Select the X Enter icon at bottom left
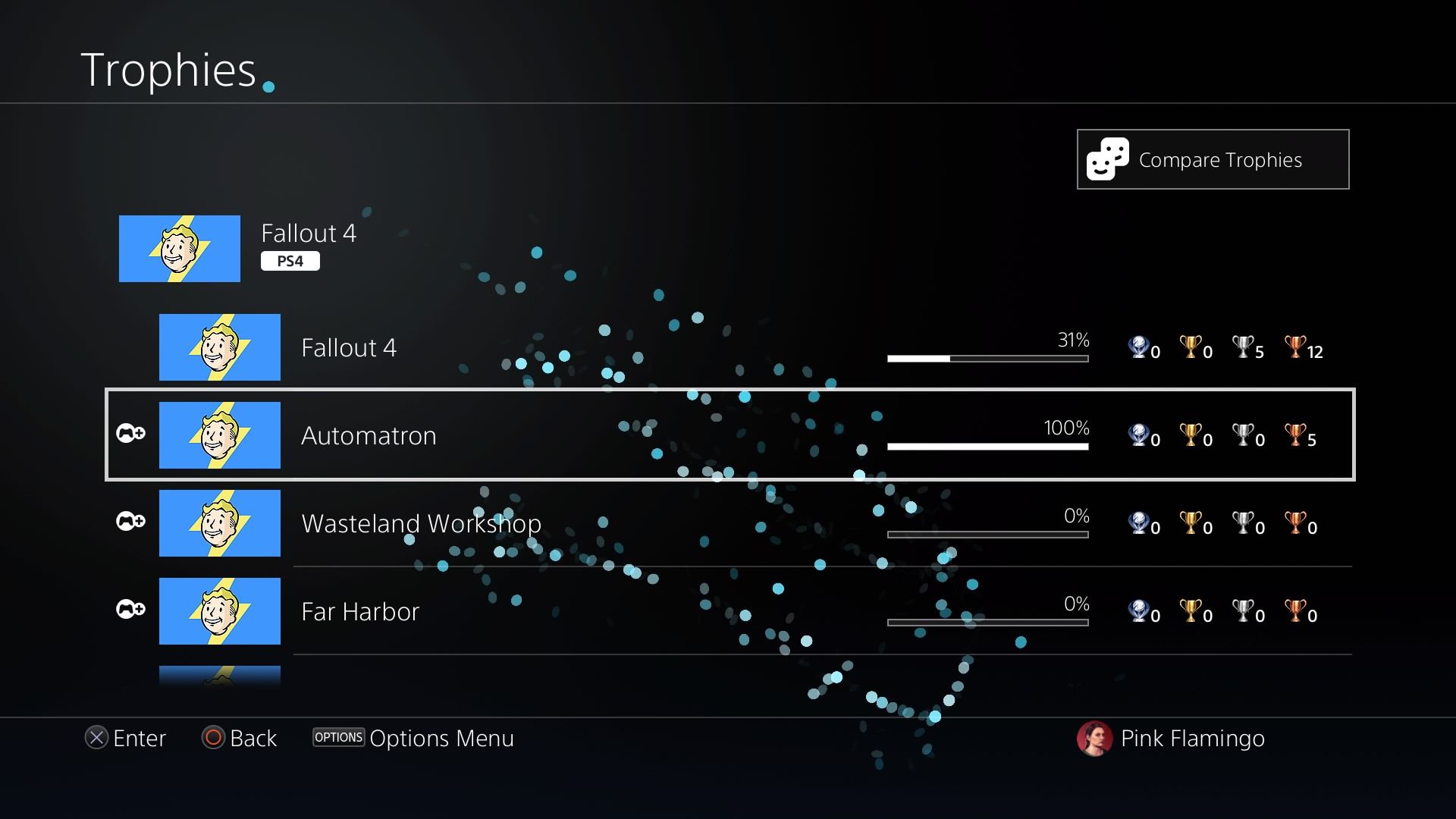Screen dimensions: 1456x819 (x=96, y=738)
